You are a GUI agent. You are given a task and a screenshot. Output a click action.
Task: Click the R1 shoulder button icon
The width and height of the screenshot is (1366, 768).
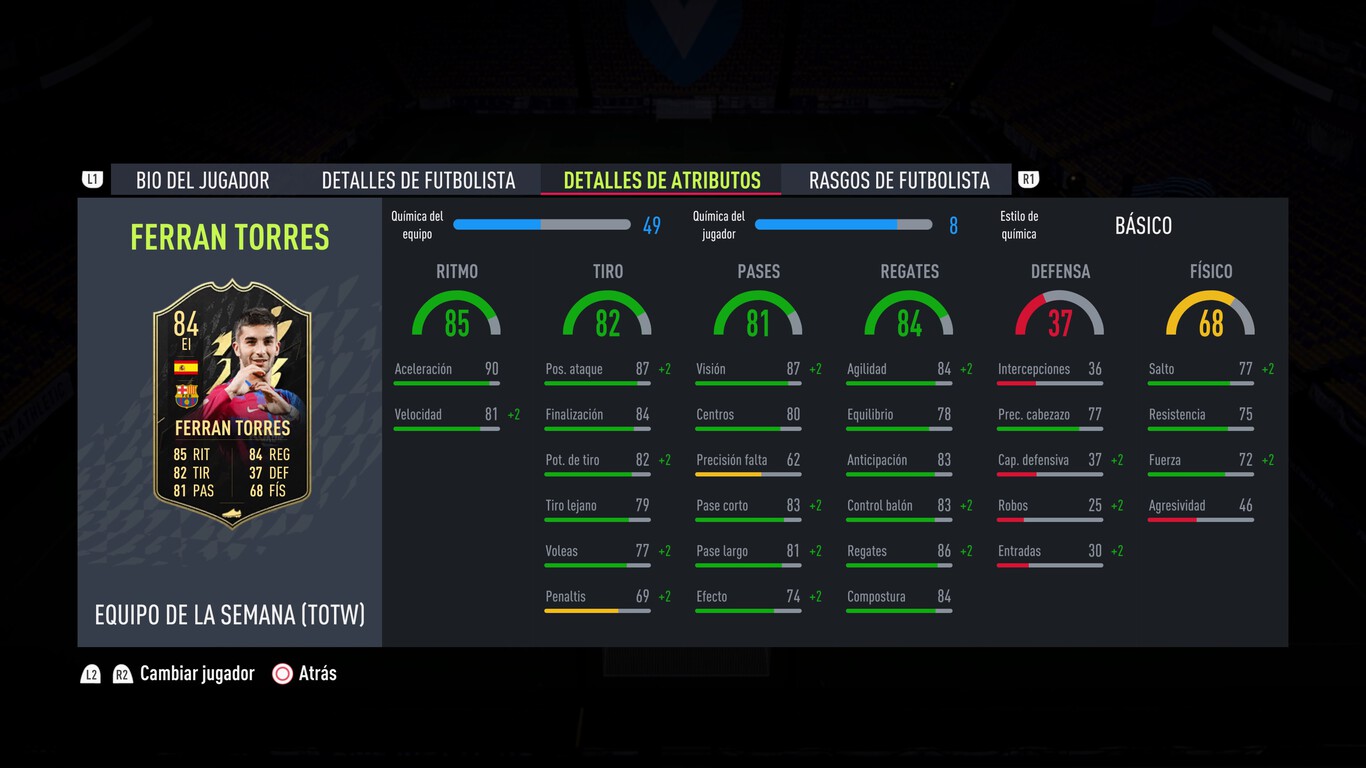[x=1029, y=178]
